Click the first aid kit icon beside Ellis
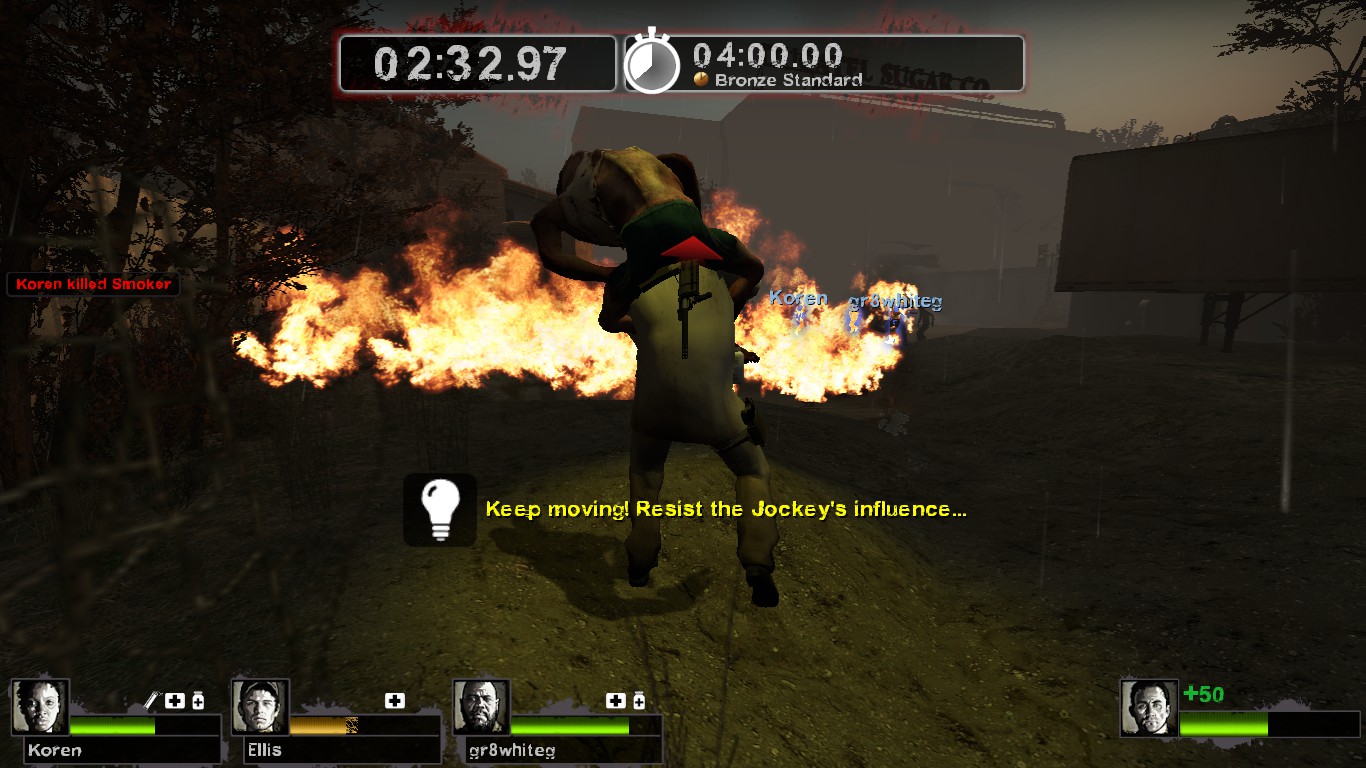1366x768 pixels. 395,699
